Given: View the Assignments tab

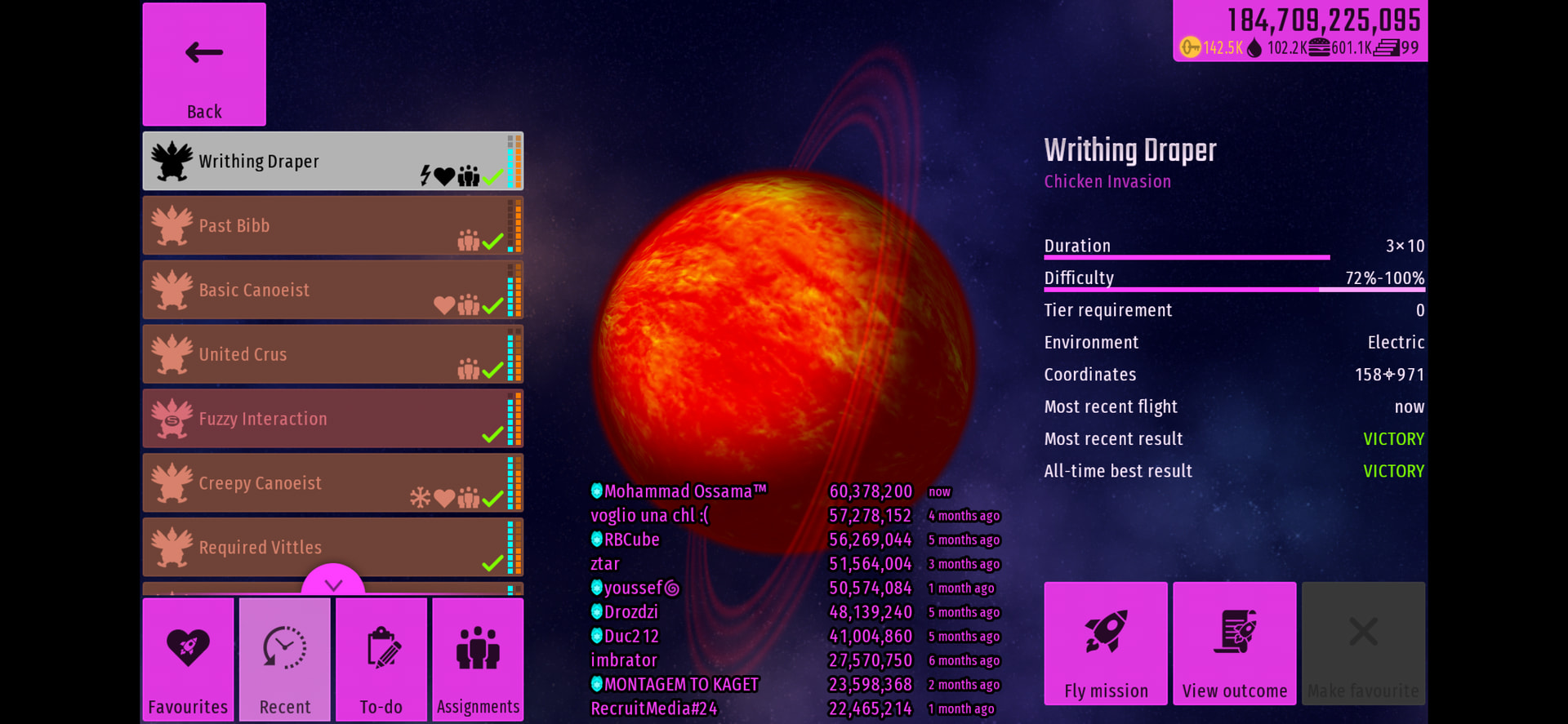Looking at the screenshot, I should point(478,660).
